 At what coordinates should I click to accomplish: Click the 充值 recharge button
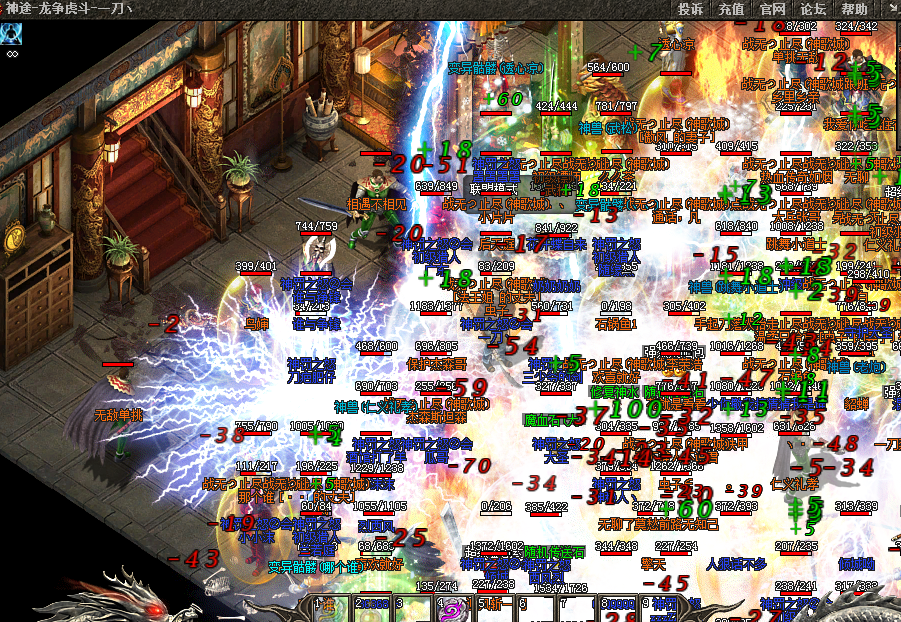[x=731, y=9]
